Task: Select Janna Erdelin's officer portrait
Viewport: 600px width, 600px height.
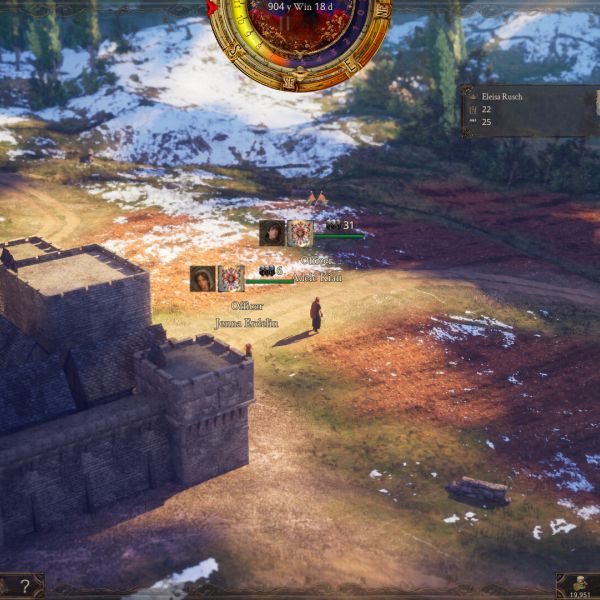Action: pos(203,278)
